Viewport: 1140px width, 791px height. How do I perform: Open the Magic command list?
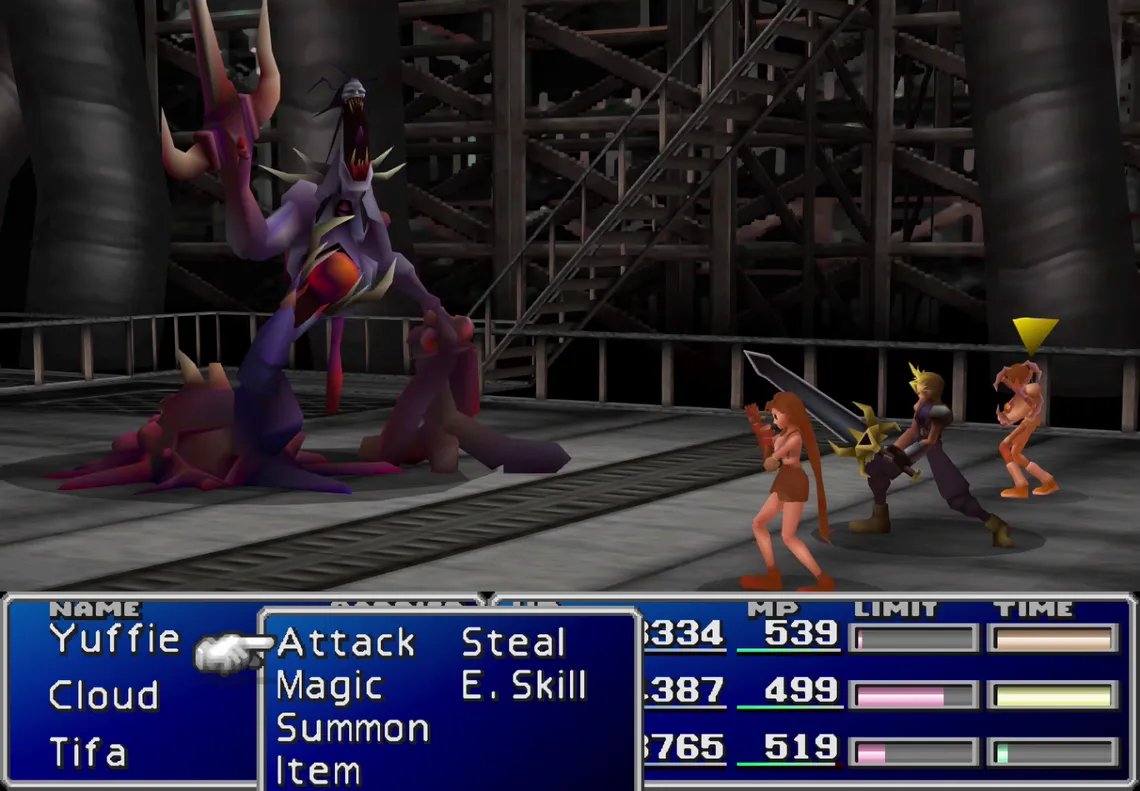click(329, 686)
